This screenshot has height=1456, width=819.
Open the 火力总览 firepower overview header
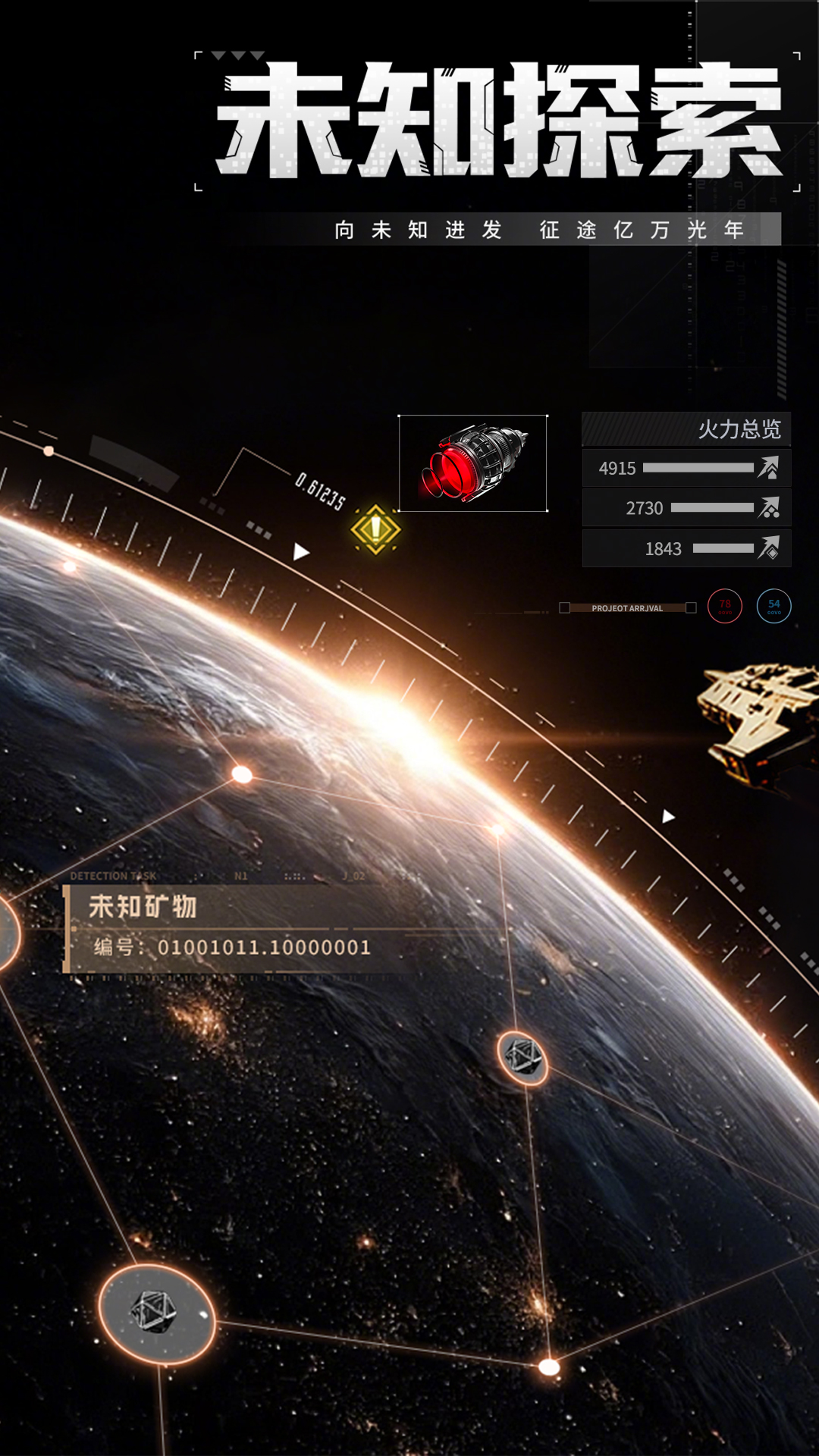[x=686, y=429]
